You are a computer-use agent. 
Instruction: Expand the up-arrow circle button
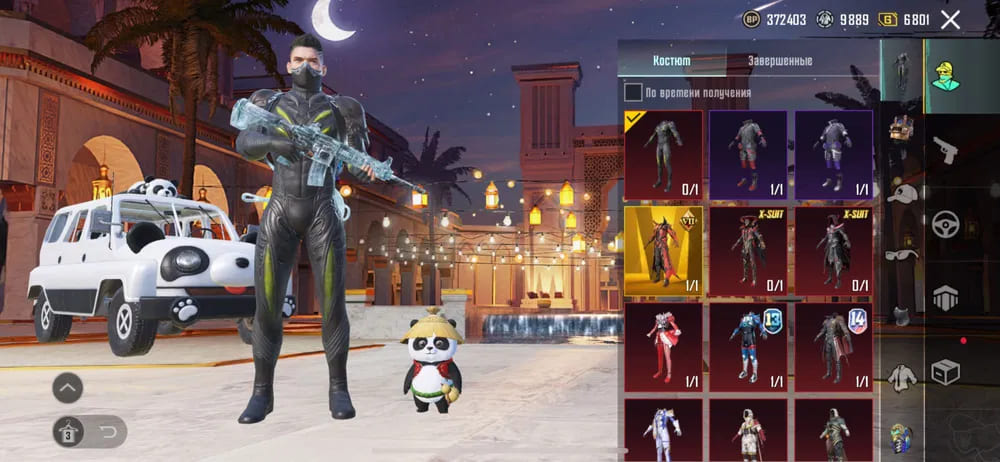(68, 387)
